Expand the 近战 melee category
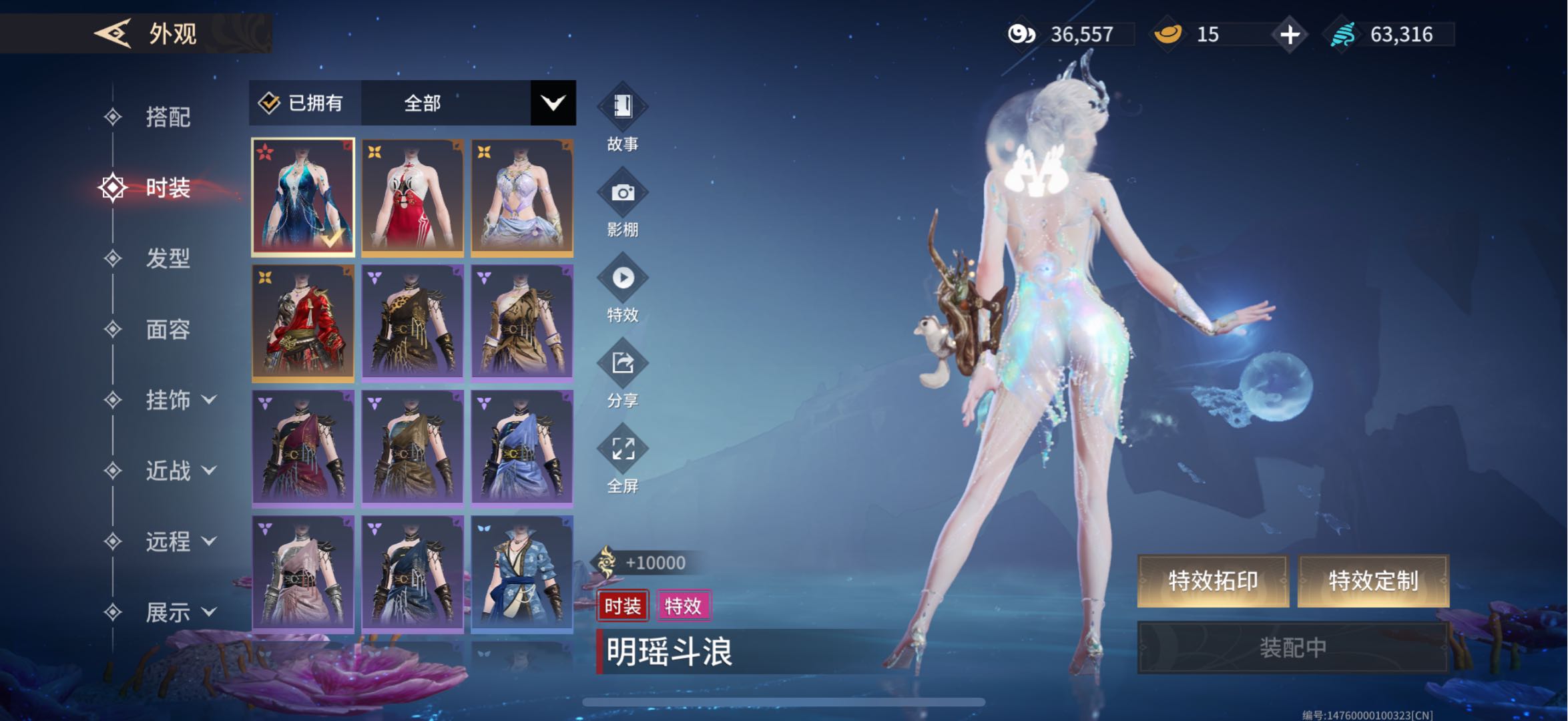Viewport: 1568px width, 721px height. [x=179, y=471]
